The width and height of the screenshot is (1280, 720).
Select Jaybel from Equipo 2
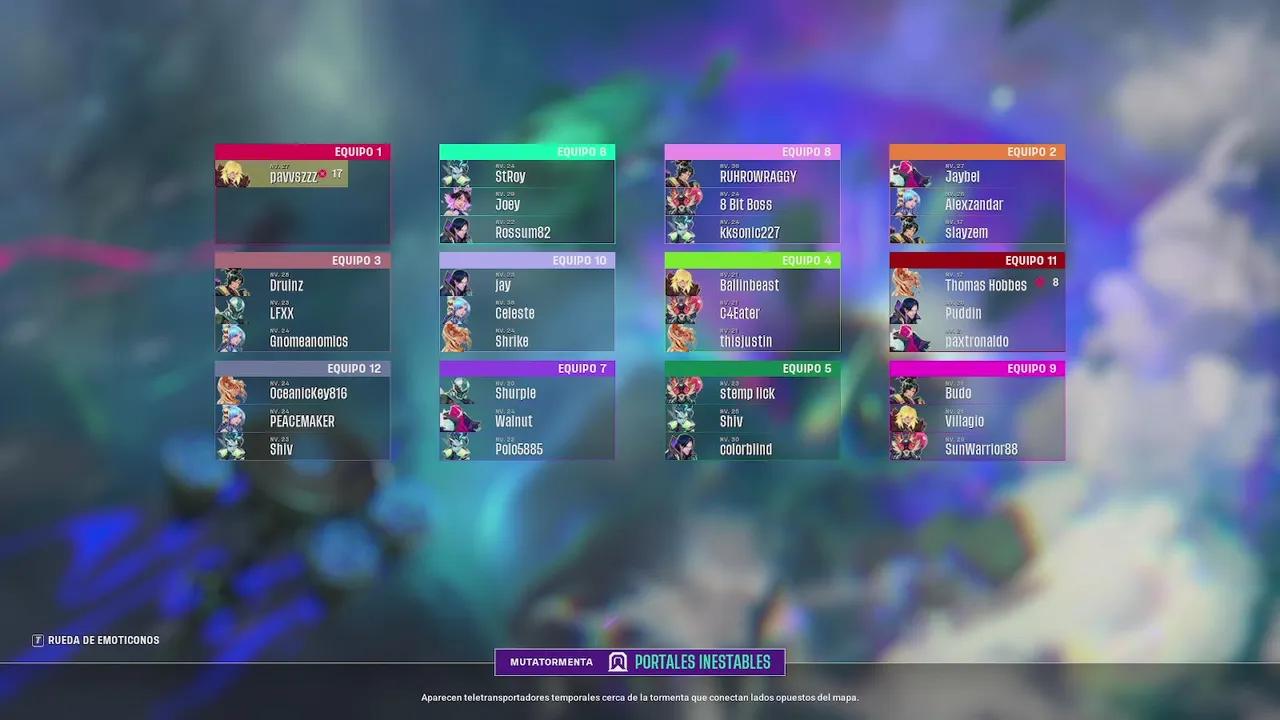click(x=977, y=176)
